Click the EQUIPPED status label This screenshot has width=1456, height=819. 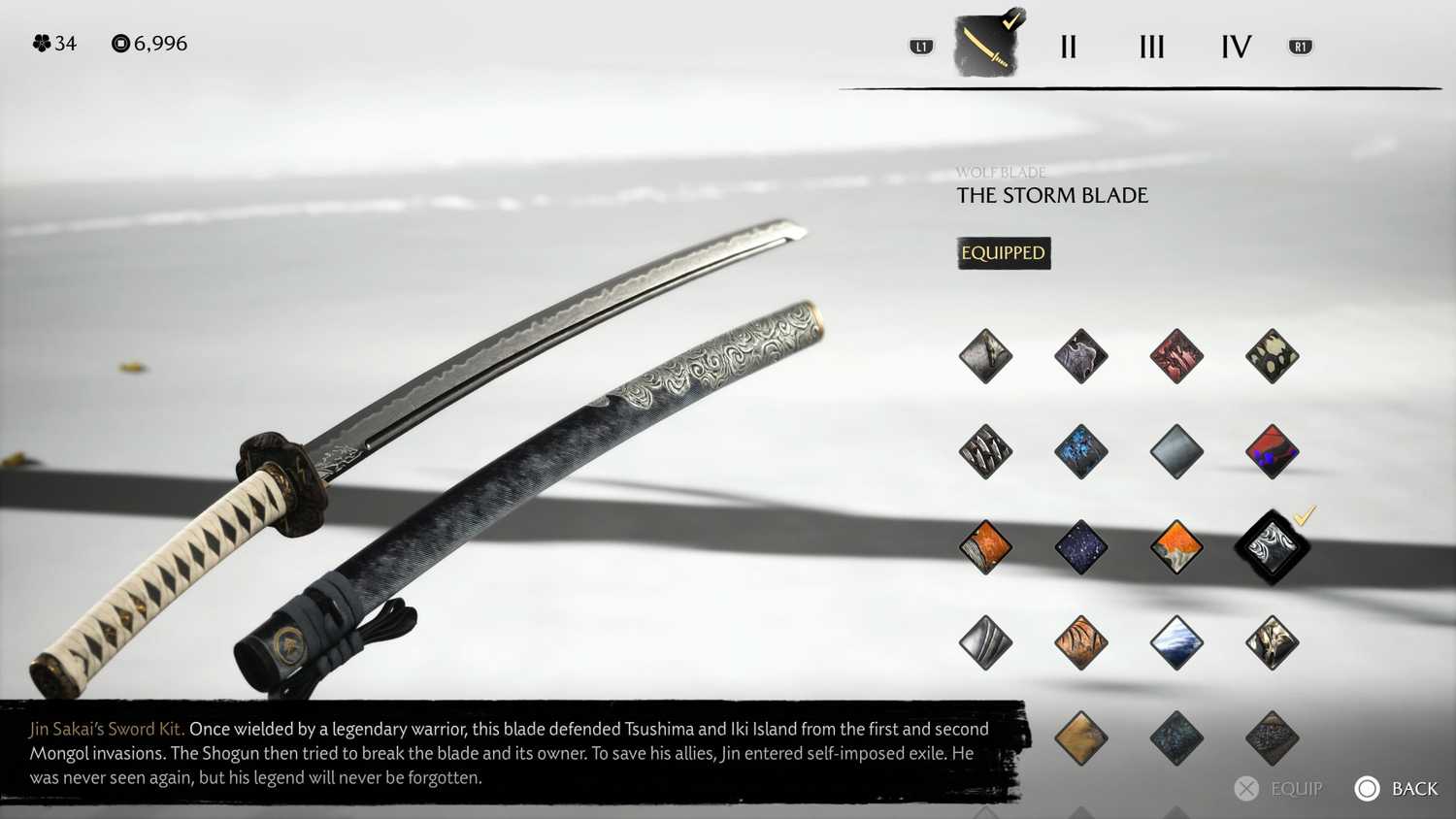(x=1004, y=253)
